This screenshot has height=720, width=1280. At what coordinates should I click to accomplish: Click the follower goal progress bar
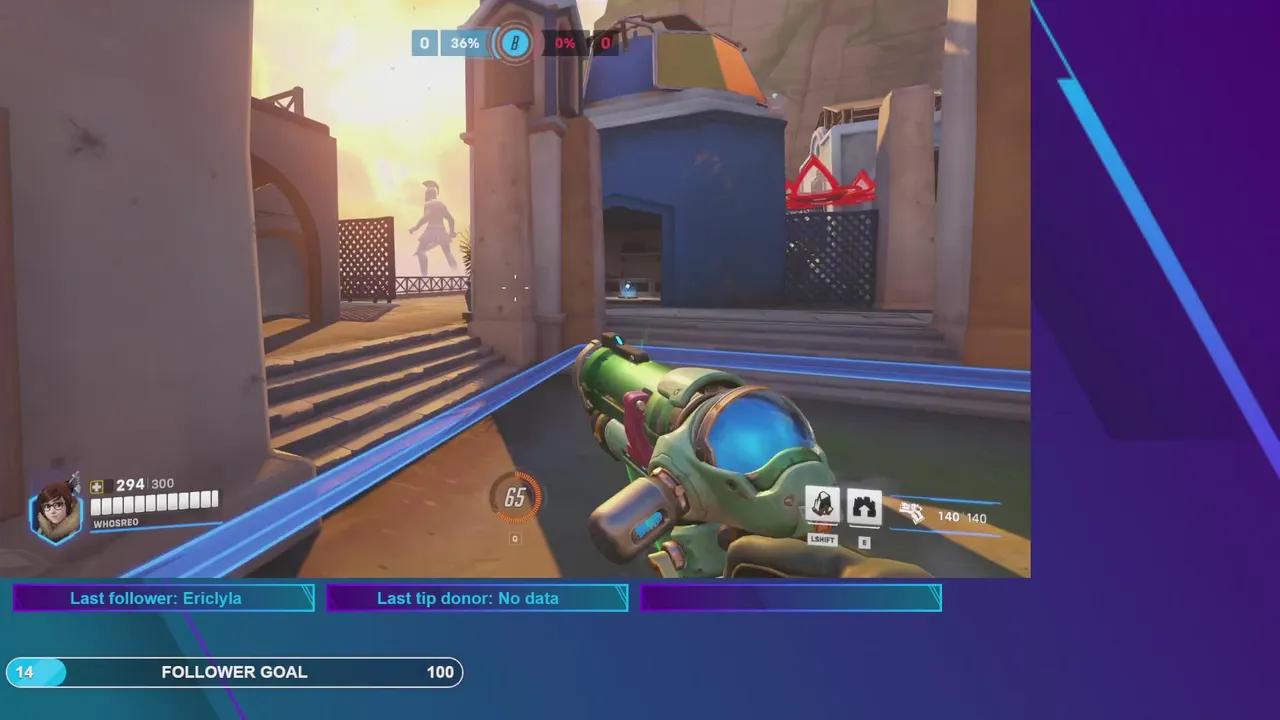235,672
